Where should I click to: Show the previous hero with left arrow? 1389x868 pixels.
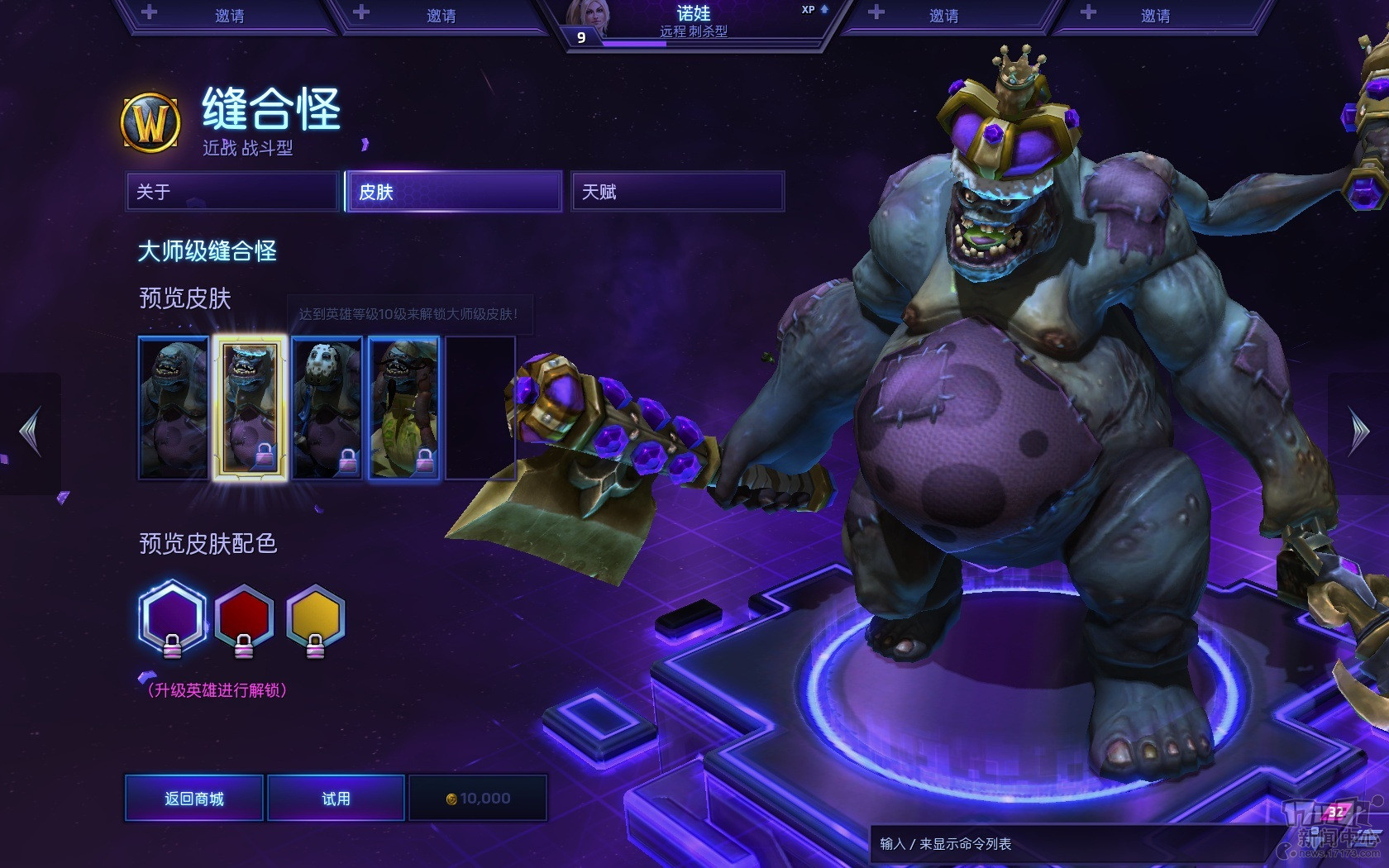point(31,432)
